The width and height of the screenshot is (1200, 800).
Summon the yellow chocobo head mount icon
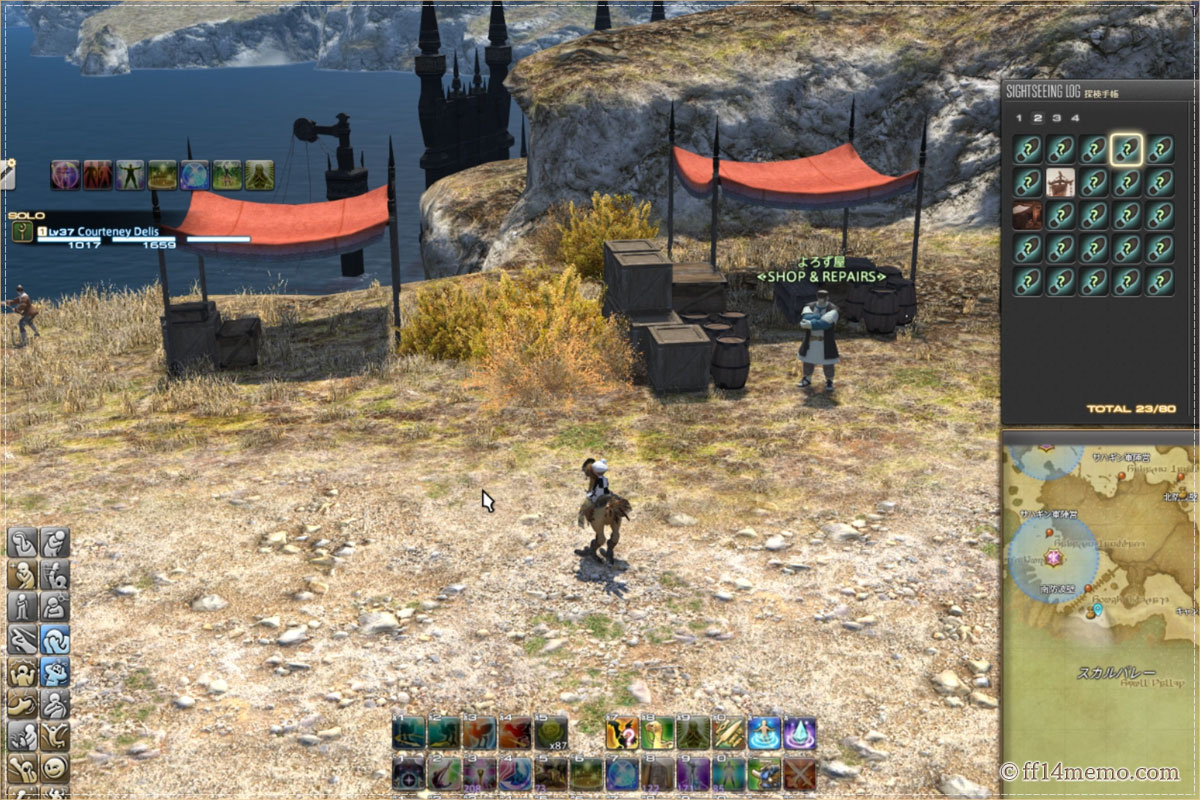click(x=657, y=733)
